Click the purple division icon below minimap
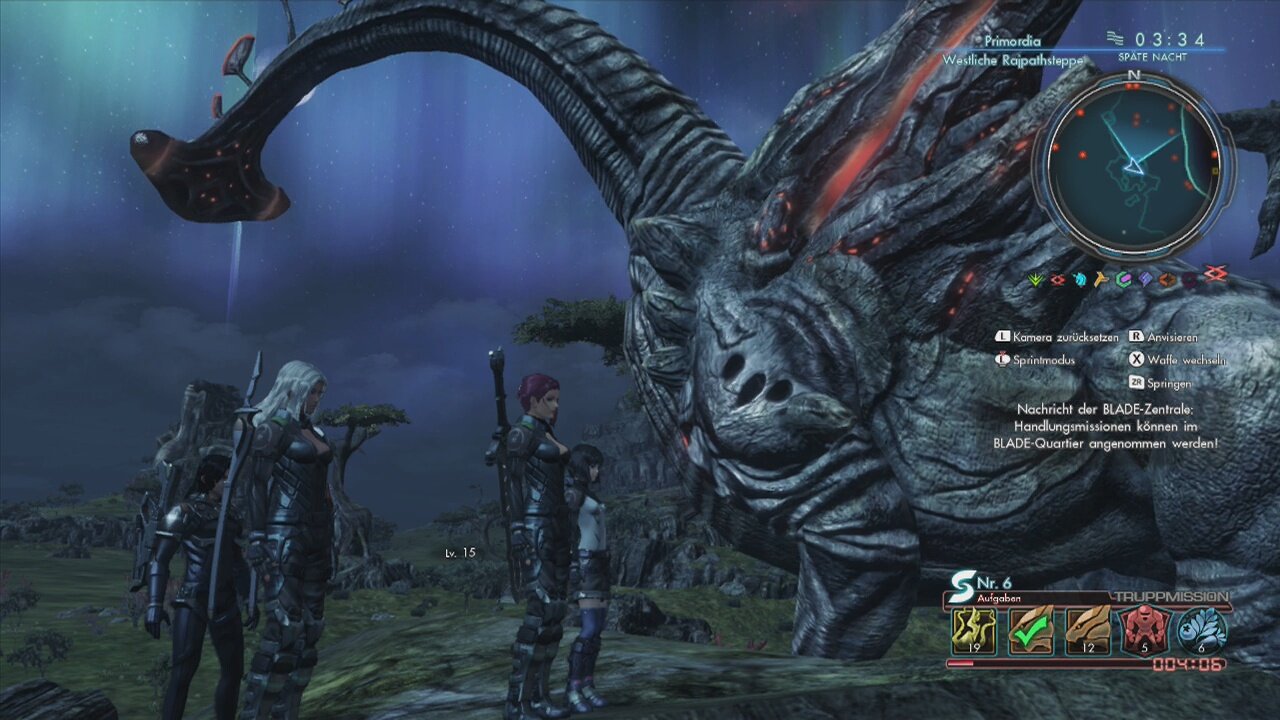 [x=1145, y=280]
